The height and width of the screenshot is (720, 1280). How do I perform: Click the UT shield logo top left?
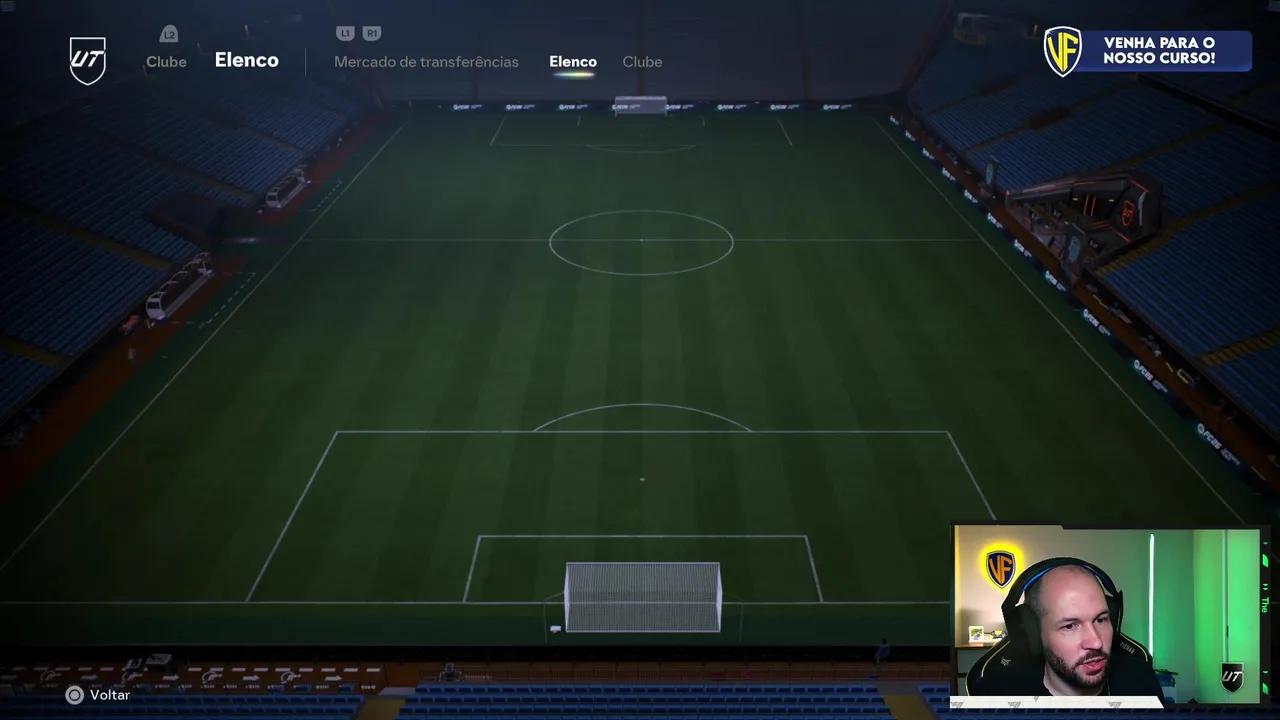point(88,60)
